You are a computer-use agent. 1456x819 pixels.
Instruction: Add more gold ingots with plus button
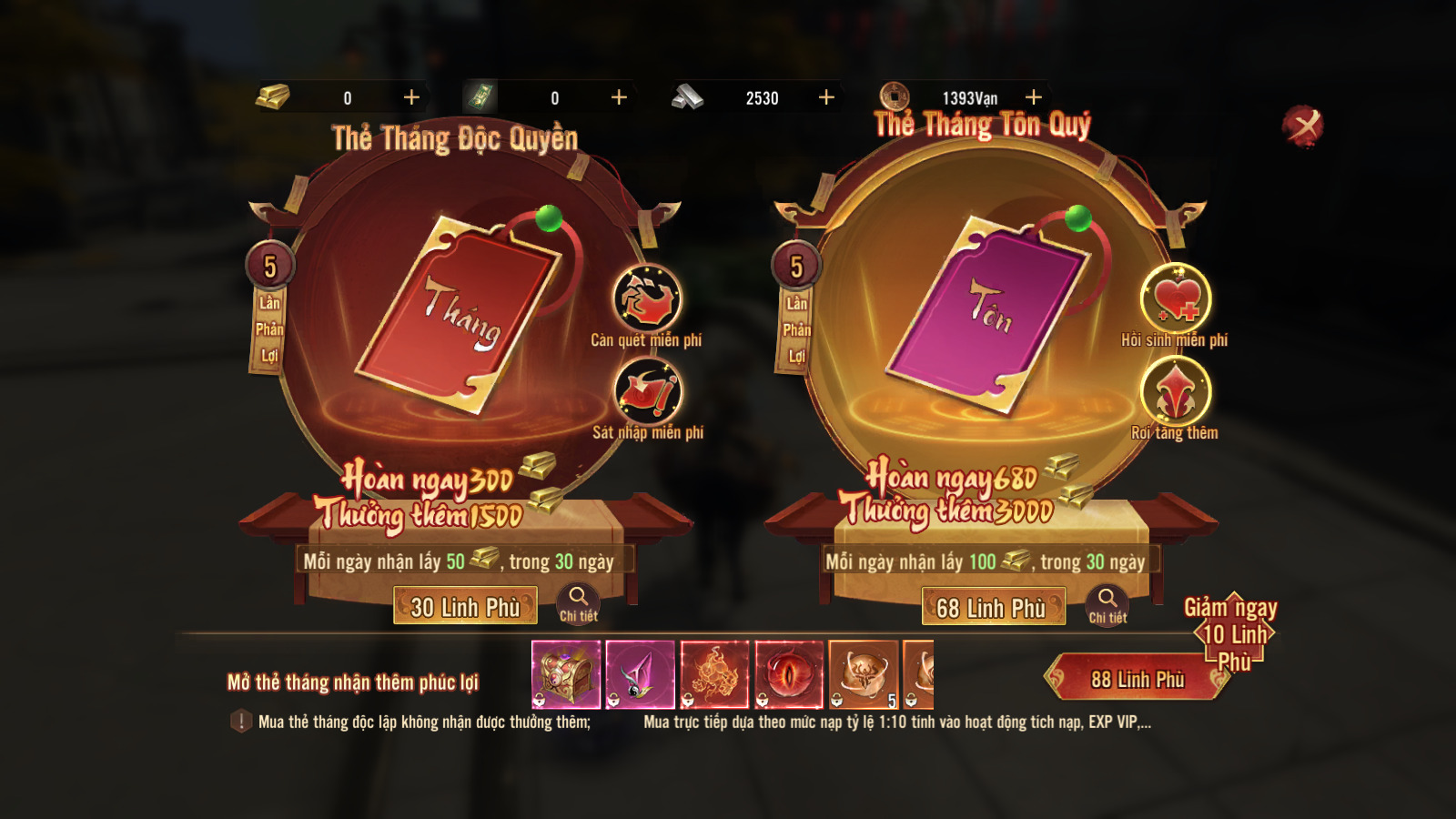pyautogui.click(x=411, y=97)
